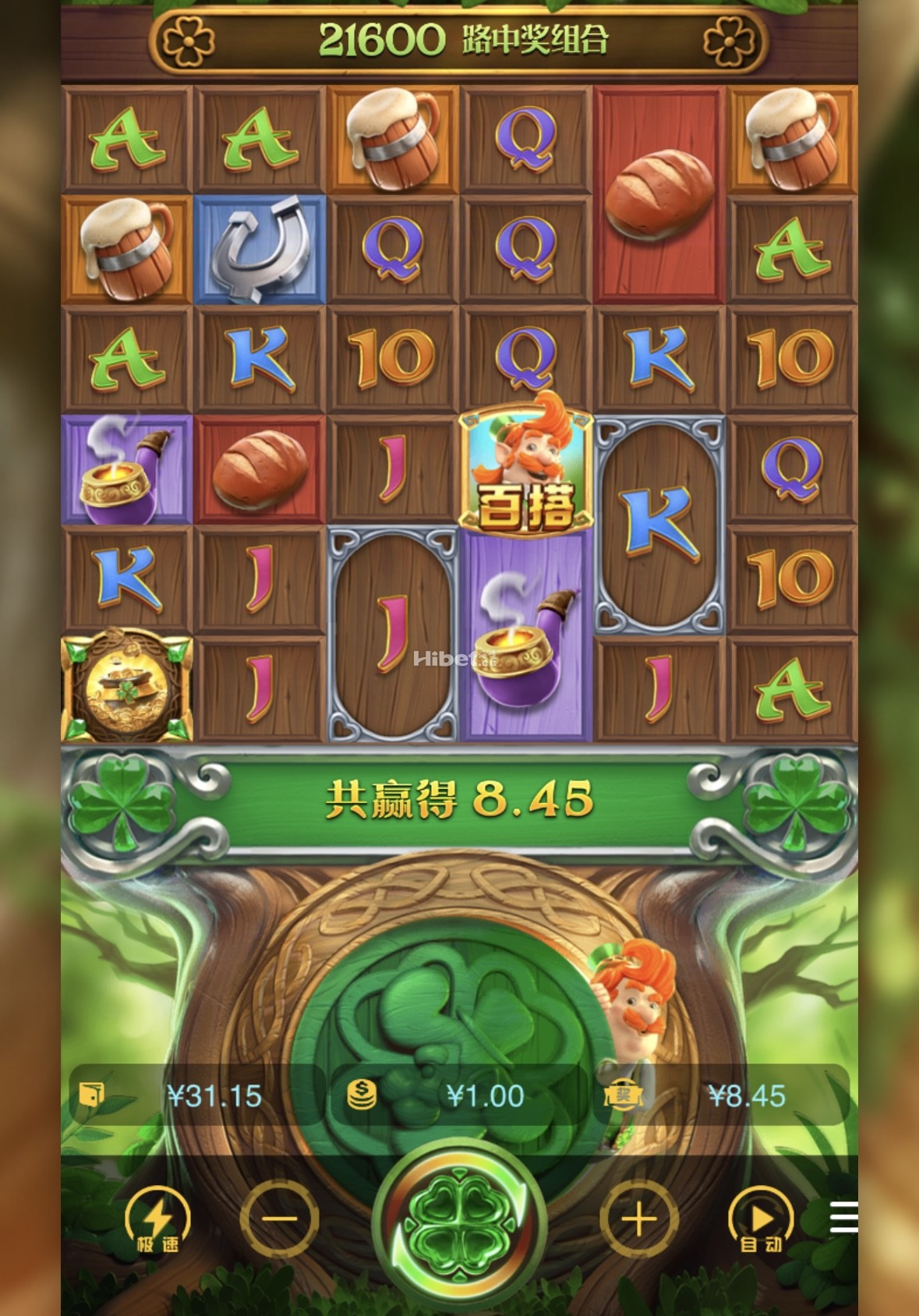Open the win amount panel showing ¥8.45
The width and height of the screenshot is (919, 1316).
point(721,1095)
